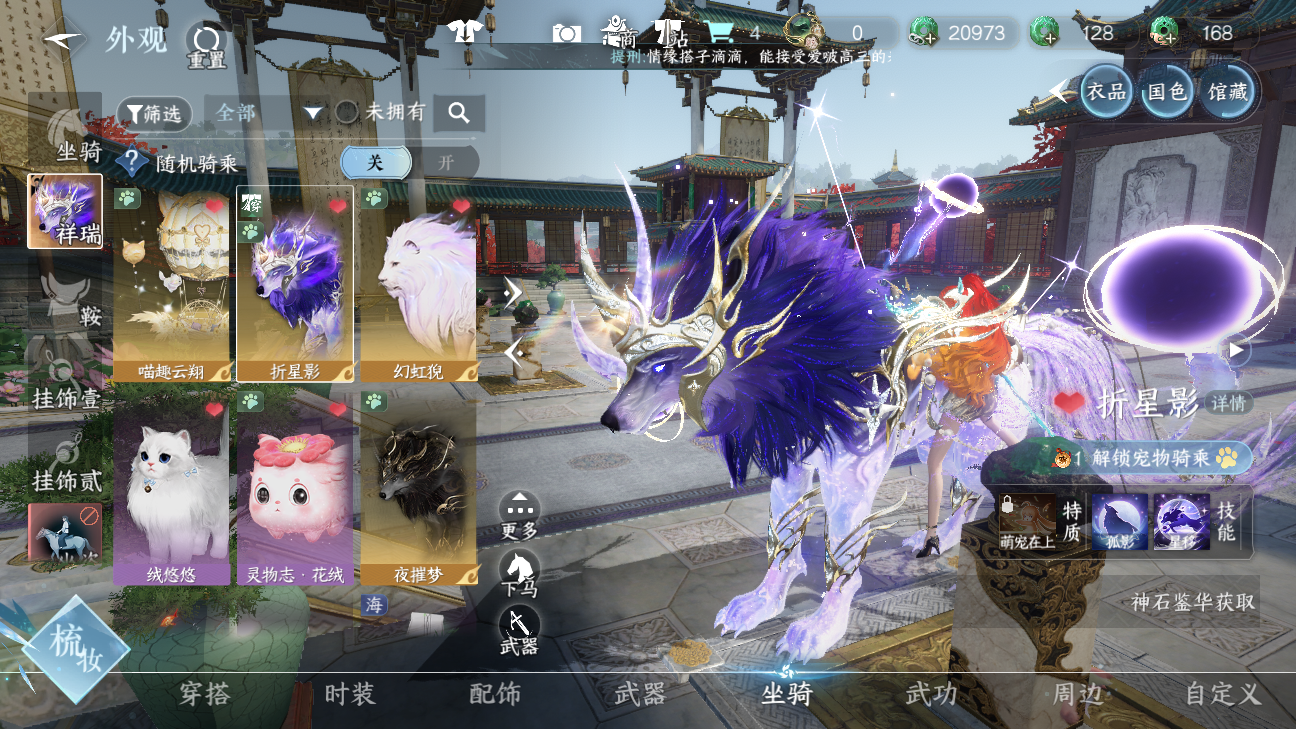
Task: Open the 筛选 filter button
Action: coord(154,114)
